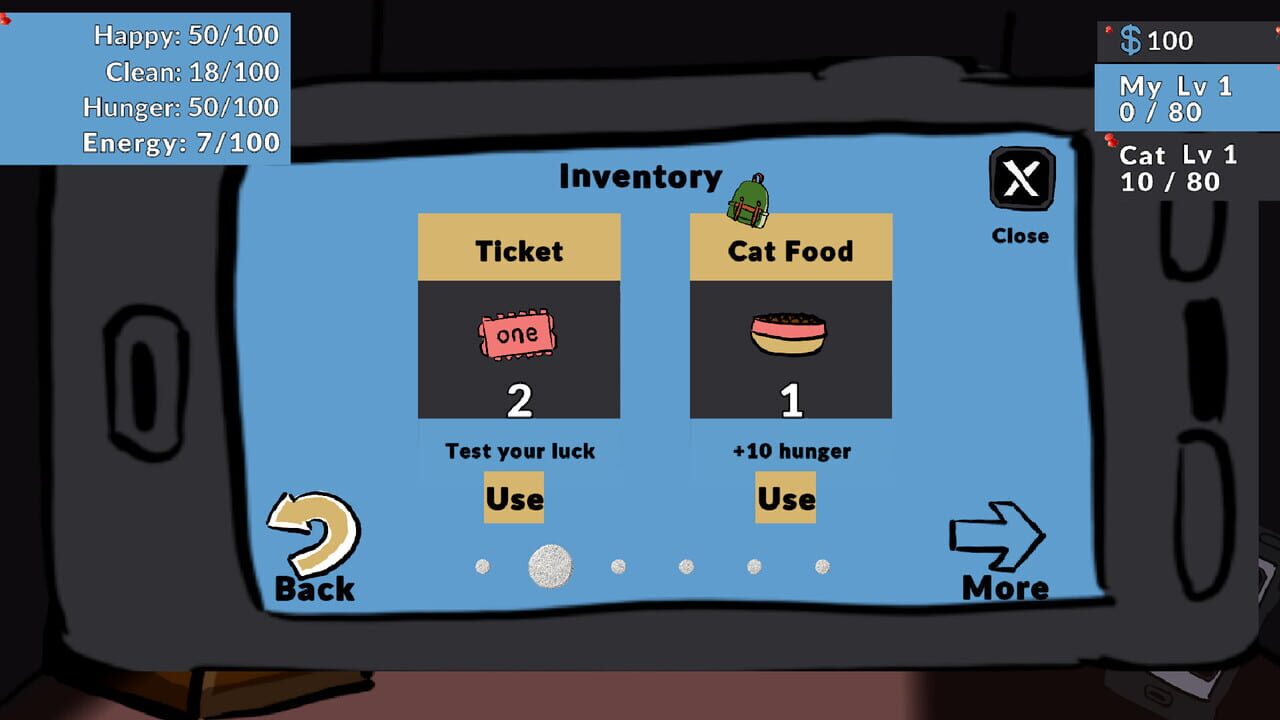Click the red pin icon near money counter
Image resolution: width=1280 pixels, height=720 pixels.
click(x=1108, y=30)
